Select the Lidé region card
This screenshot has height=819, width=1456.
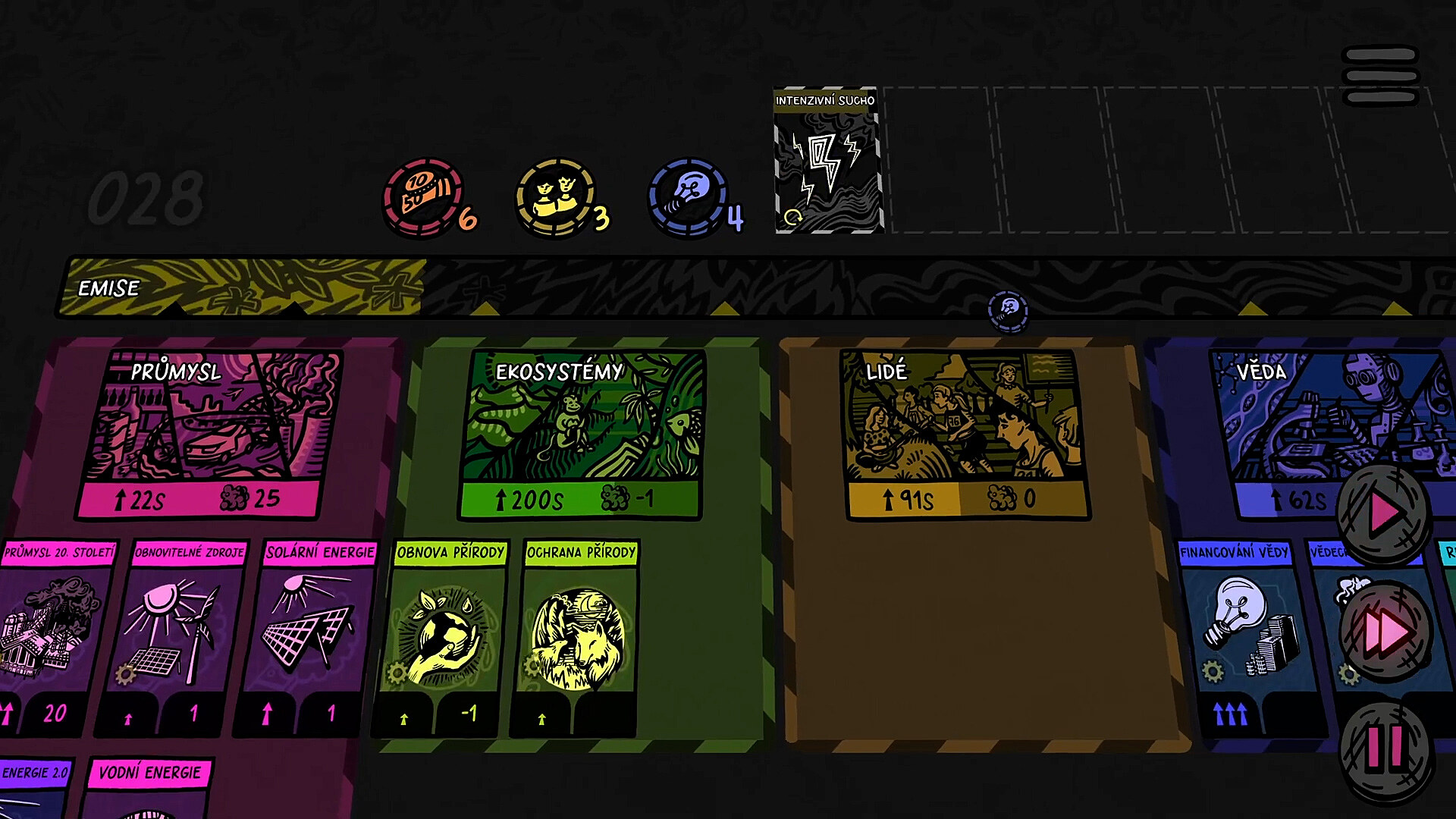point(965,434)
